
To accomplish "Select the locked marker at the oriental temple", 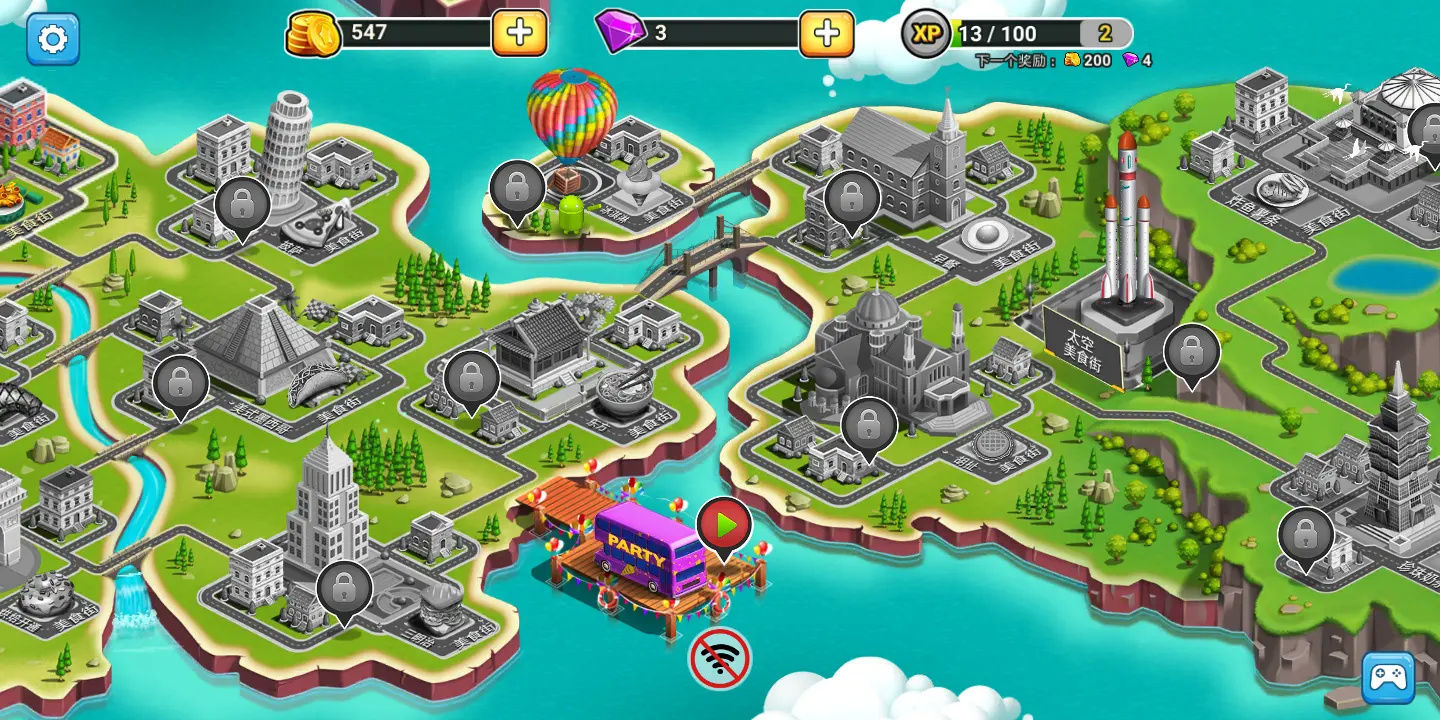I will coord(471,378).
